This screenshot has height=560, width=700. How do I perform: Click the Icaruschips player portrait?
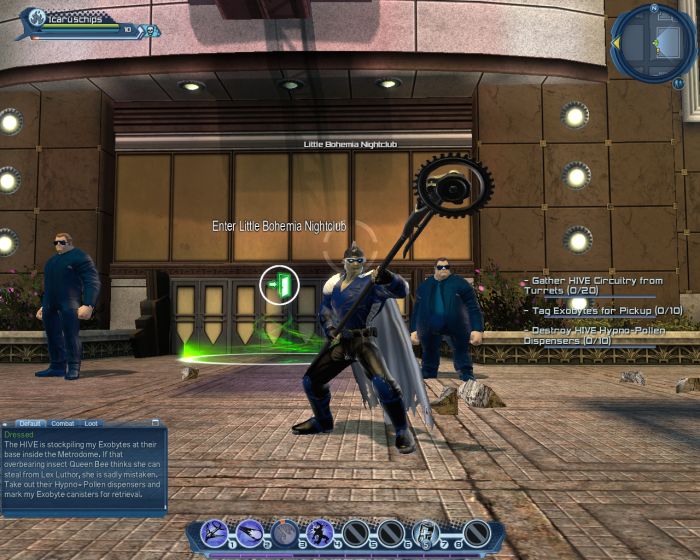pos(36,18)
